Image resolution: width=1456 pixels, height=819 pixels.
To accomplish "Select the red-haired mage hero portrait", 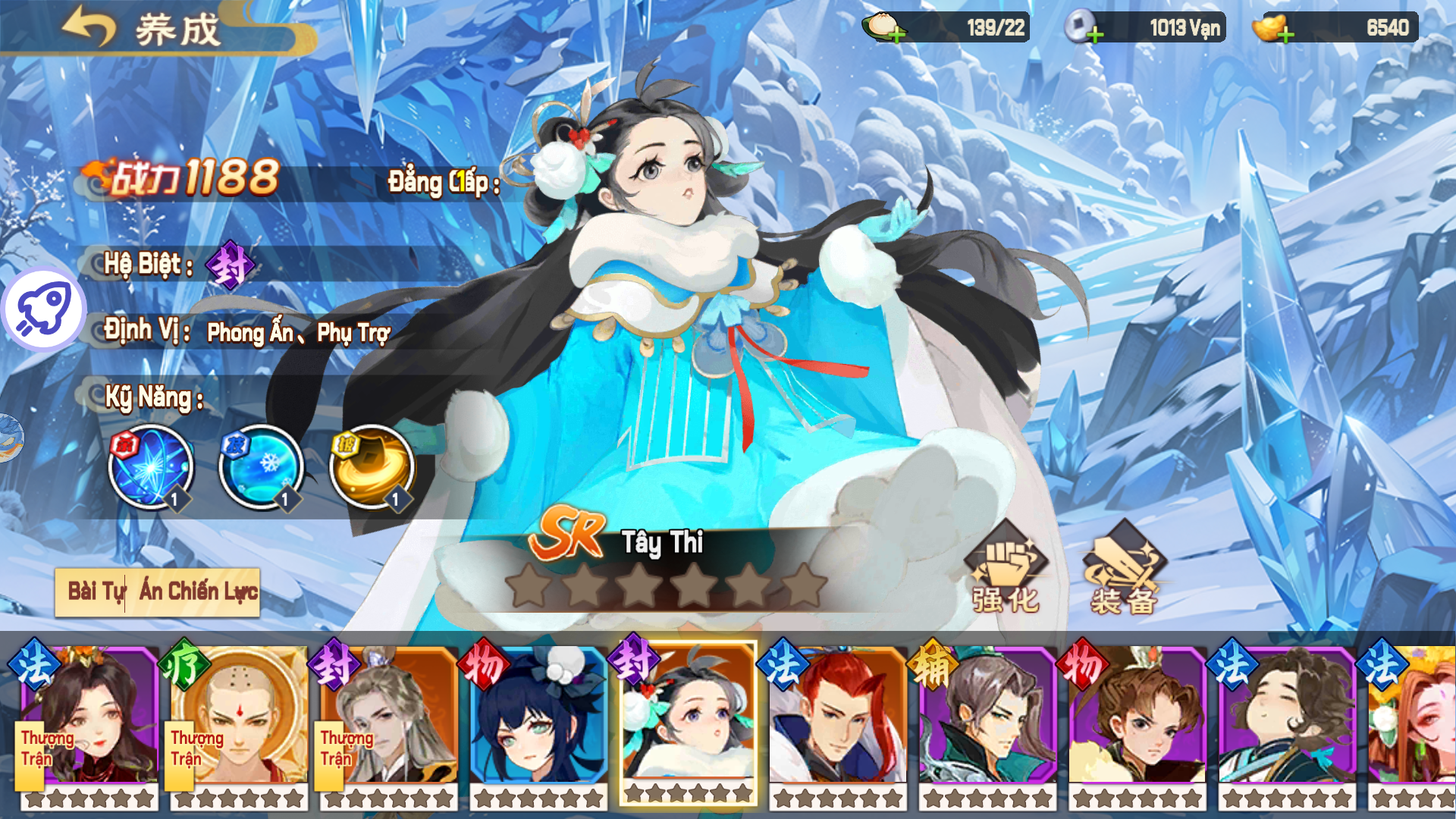I will 837,717.
